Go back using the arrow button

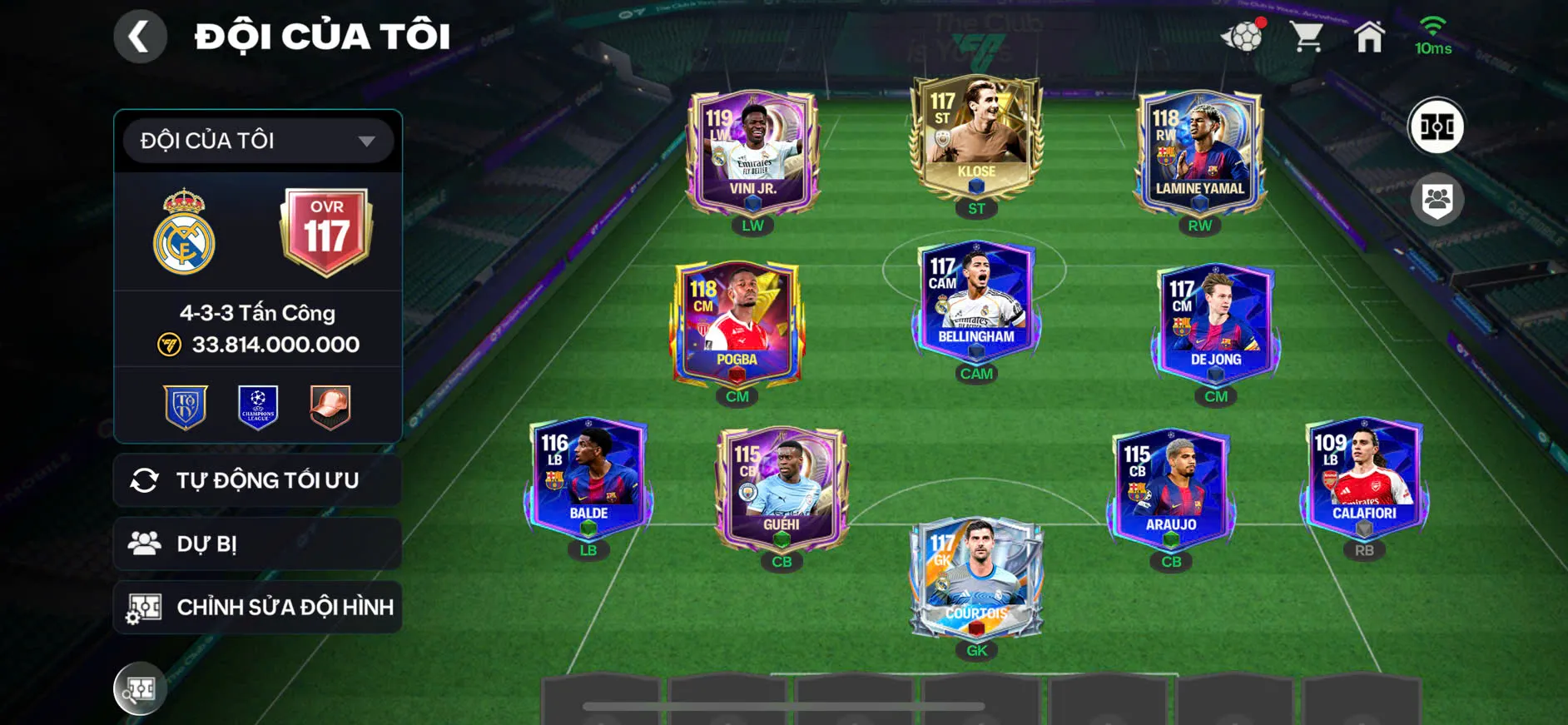[140, 37]
